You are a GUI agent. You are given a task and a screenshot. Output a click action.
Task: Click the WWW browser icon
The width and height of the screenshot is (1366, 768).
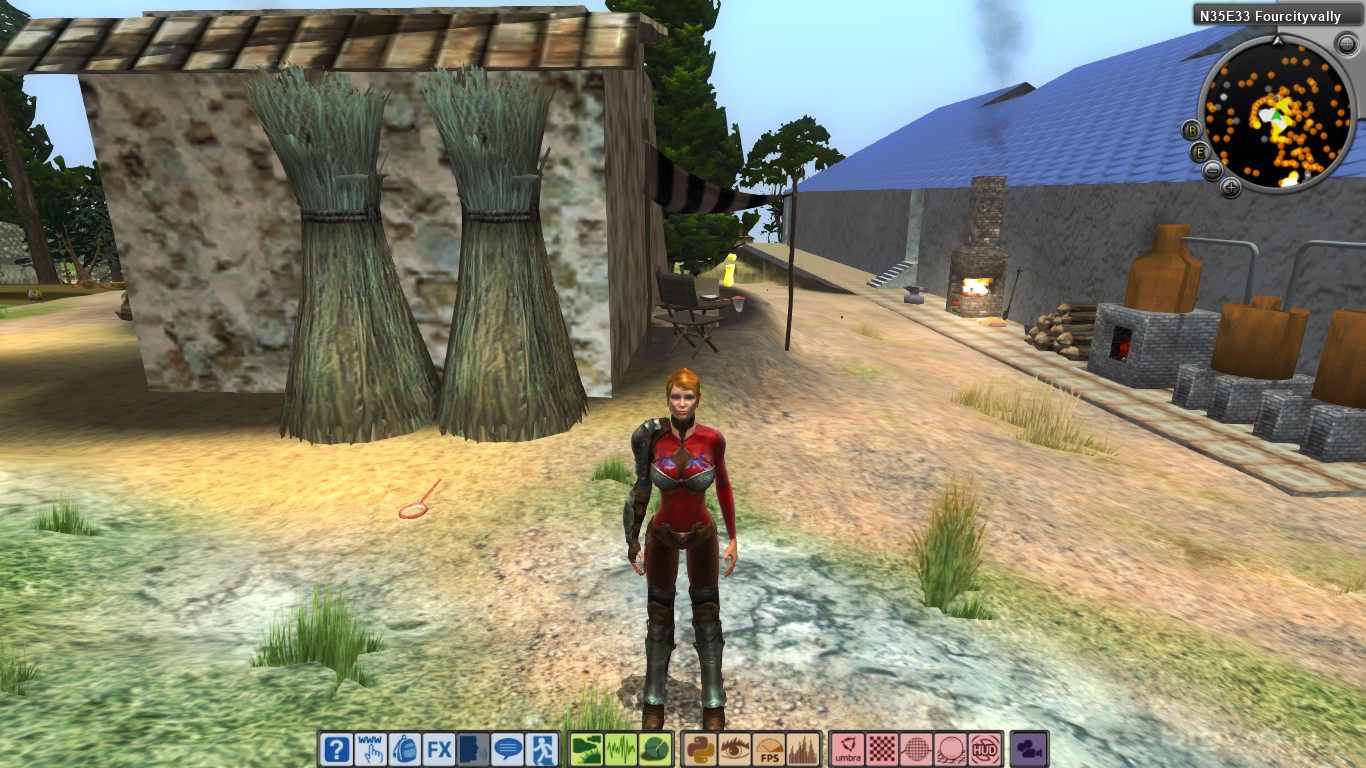pyautogui.click(x=371, y=749)
